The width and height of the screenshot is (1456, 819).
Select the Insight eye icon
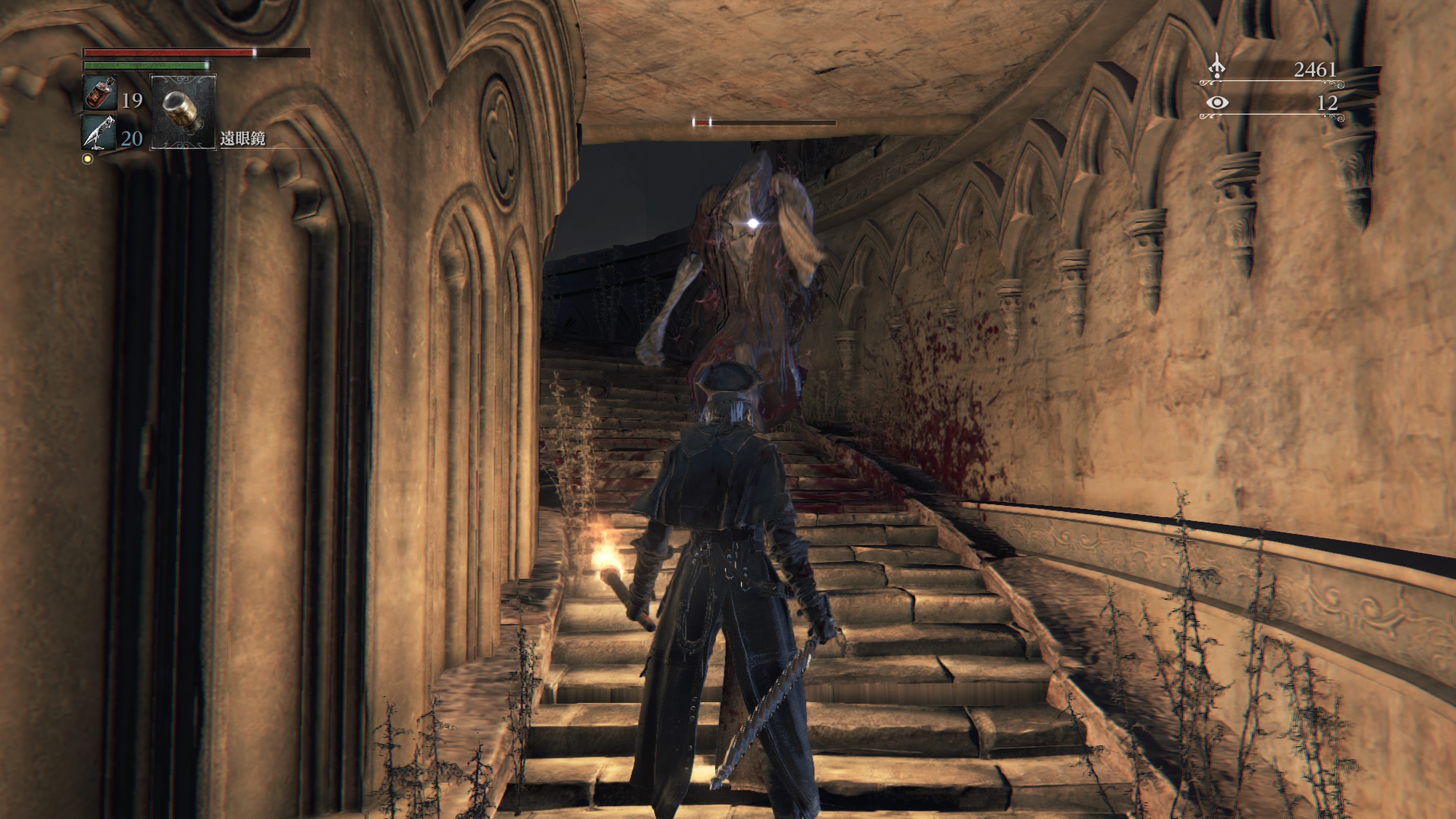[x=1217, y=102]
